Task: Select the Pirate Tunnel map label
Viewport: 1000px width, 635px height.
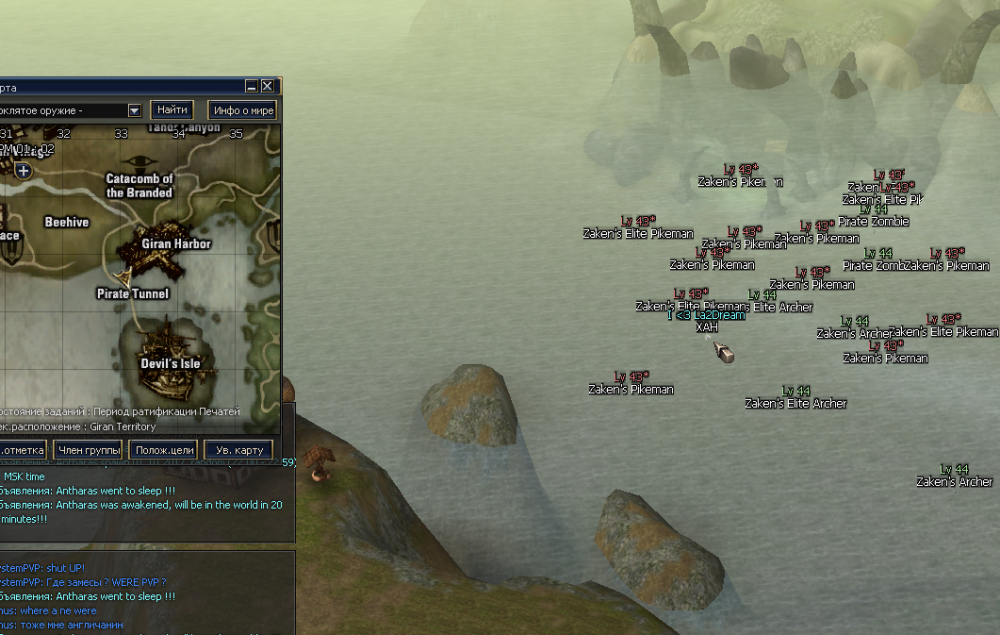Action: click(x=133, y=294)
